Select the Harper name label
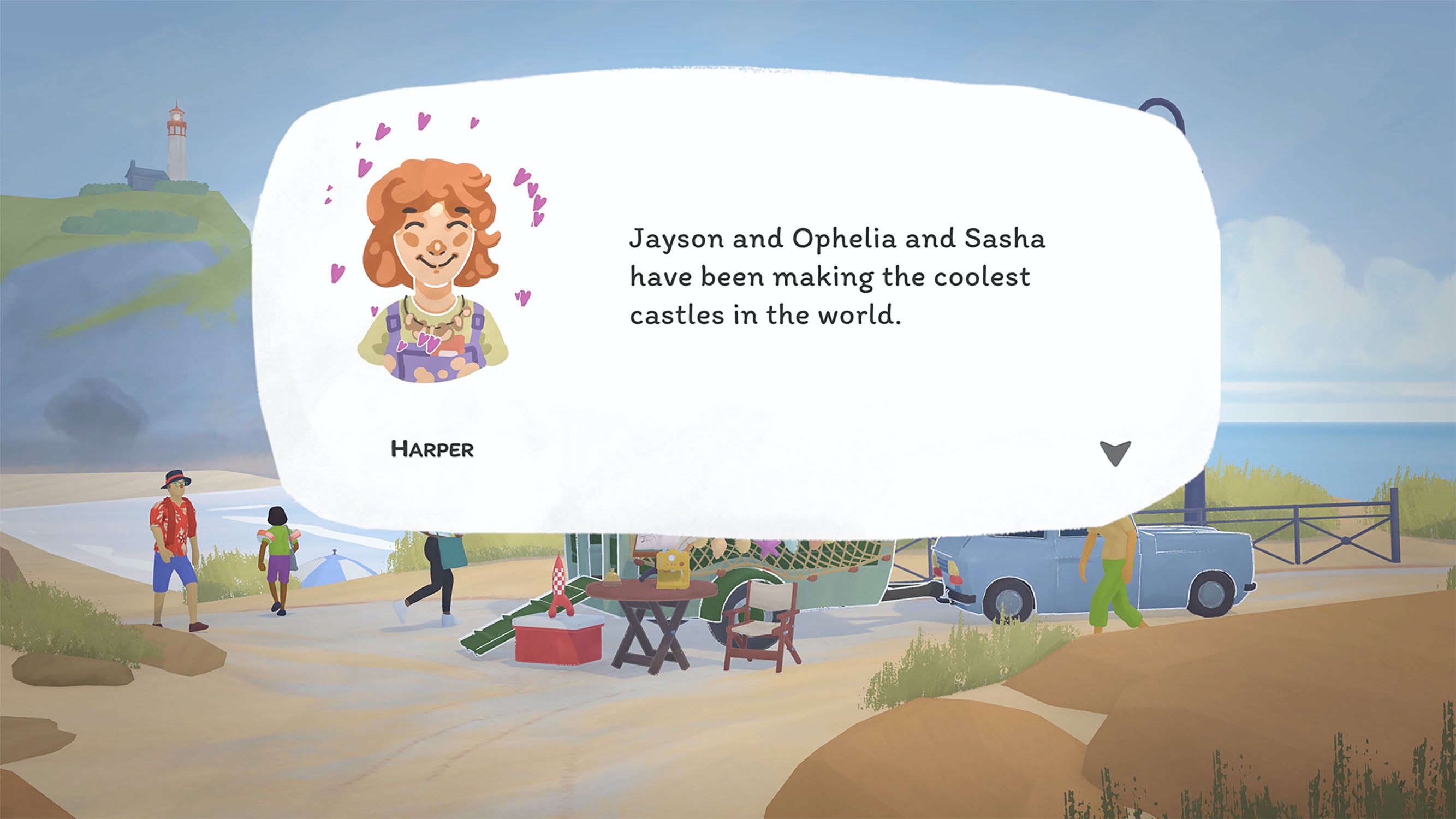Image resolution: width=1456 pixels, height=819 pixels. [431, 449]
